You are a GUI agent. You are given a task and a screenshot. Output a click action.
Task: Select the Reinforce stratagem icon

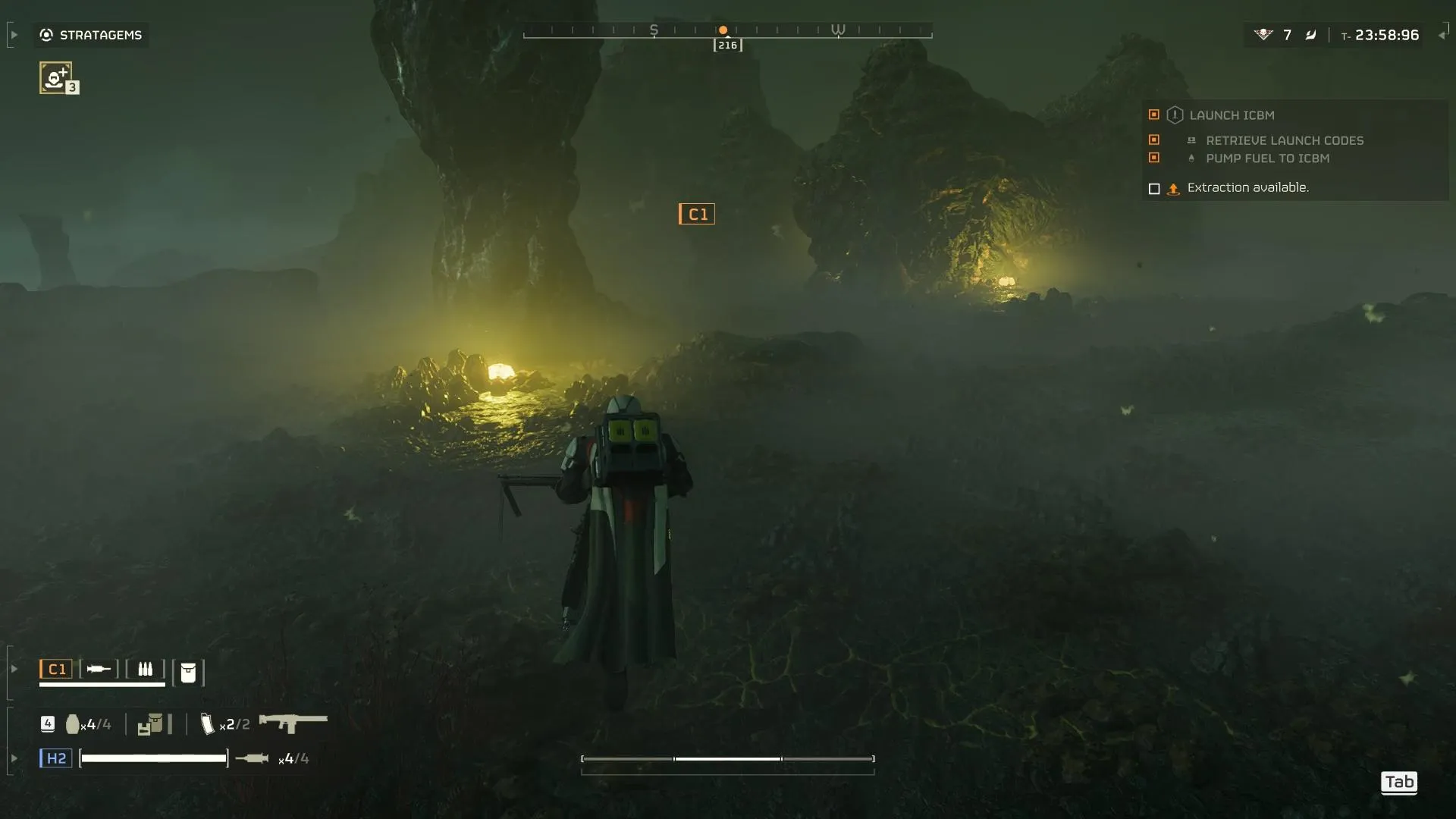click(x=56, y=77)
